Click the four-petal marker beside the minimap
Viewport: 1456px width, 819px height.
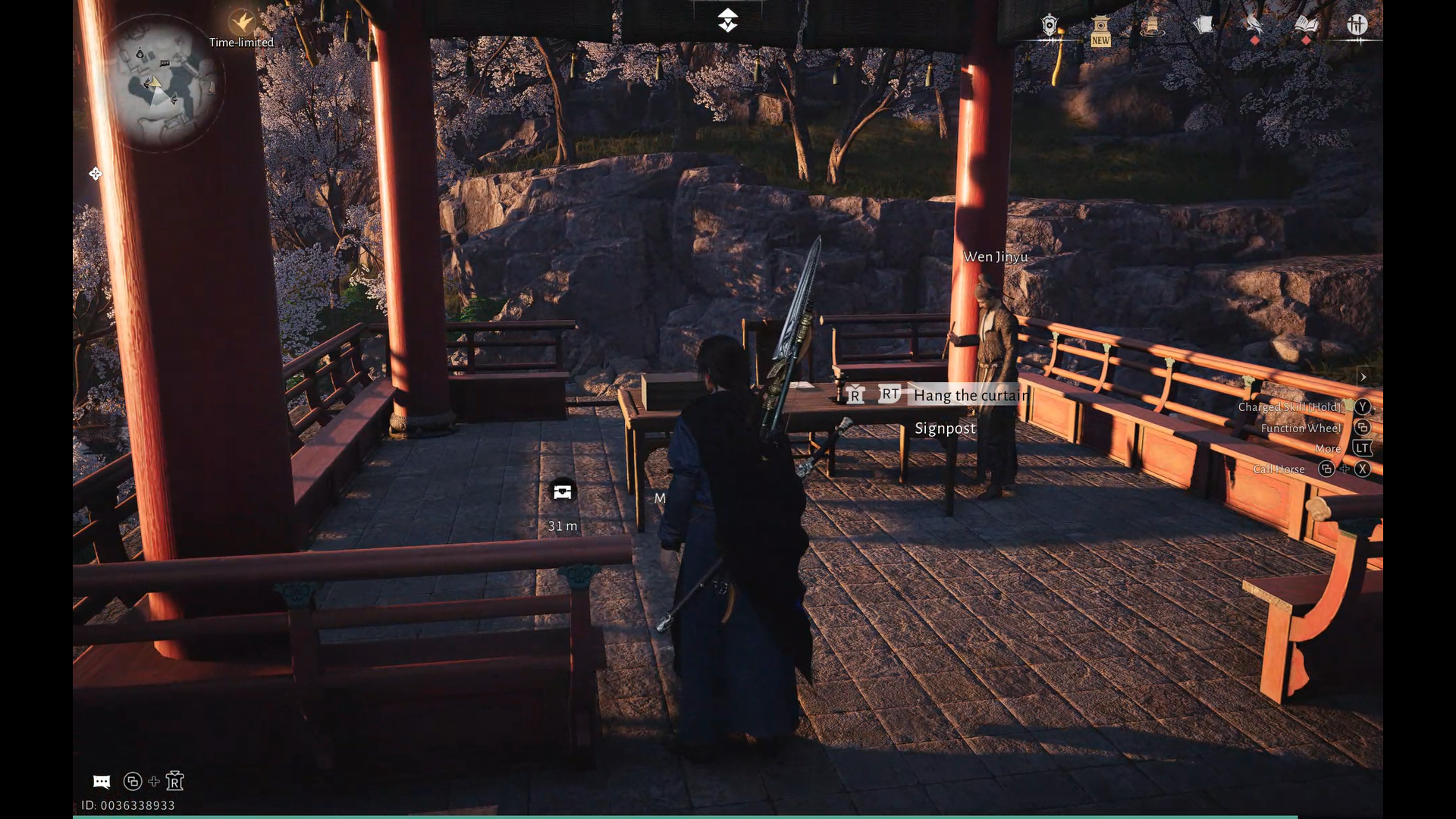tap(96, 174)
